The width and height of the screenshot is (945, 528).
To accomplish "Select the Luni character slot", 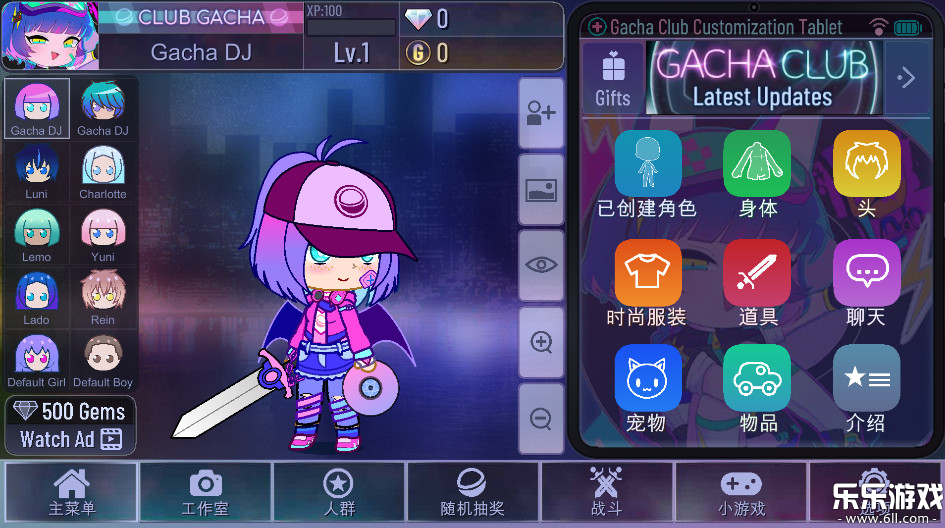I will pos(37,170).
